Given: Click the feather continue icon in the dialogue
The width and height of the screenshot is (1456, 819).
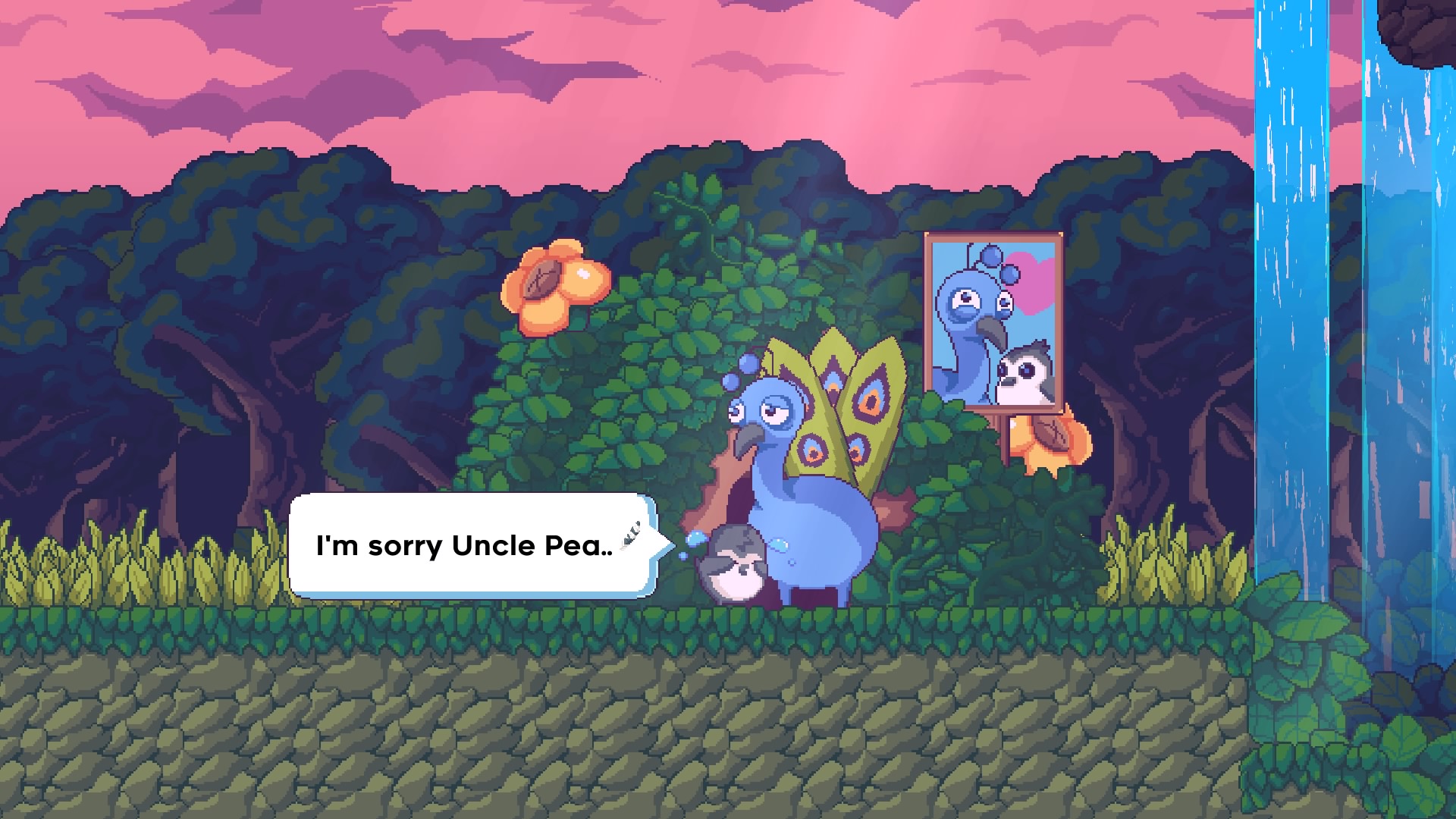Looking at the screenshot, I should click(x=630, y=534).
